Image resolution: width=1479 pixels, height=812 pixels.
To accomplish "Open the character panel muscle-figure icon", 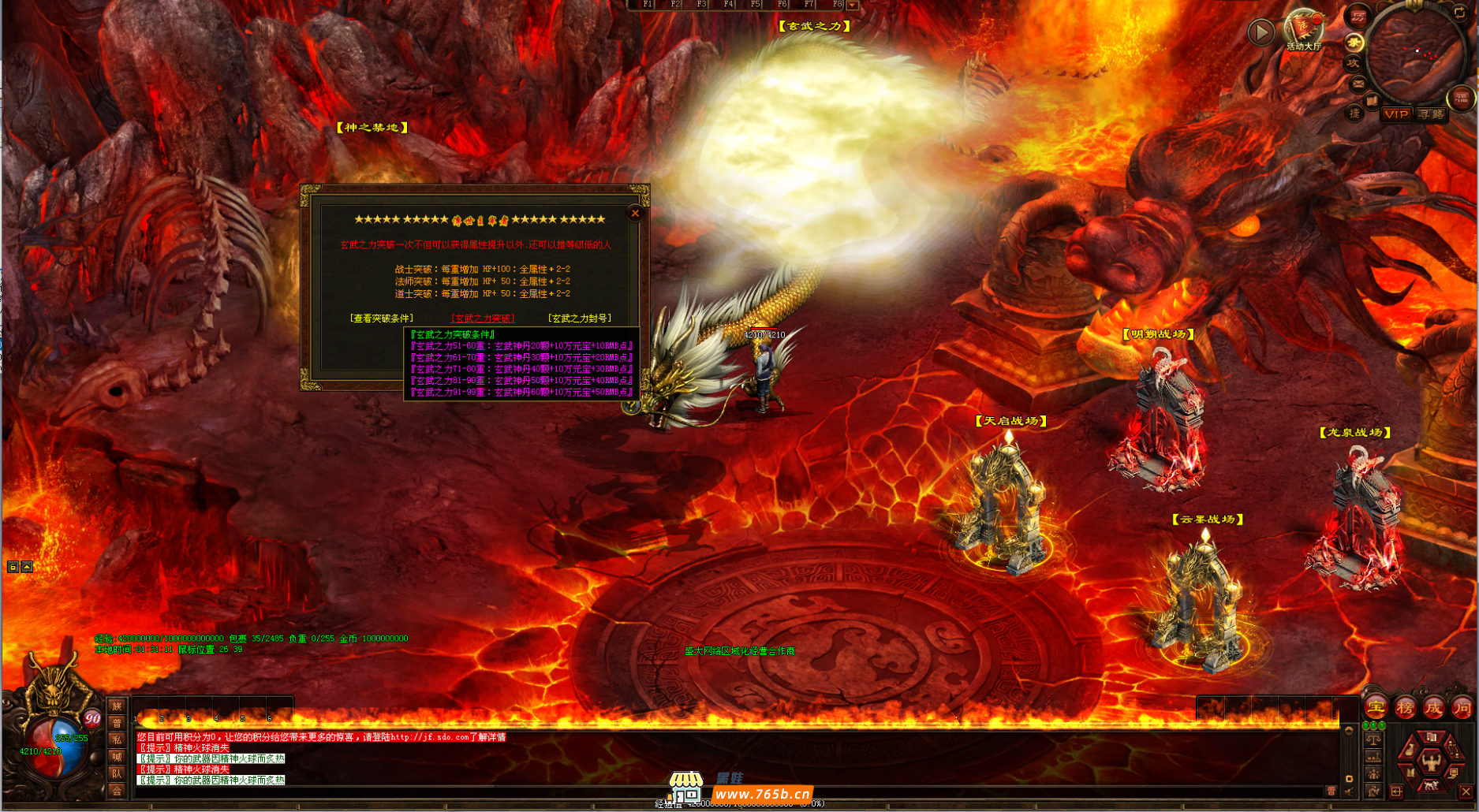I will coord(1430,761).
